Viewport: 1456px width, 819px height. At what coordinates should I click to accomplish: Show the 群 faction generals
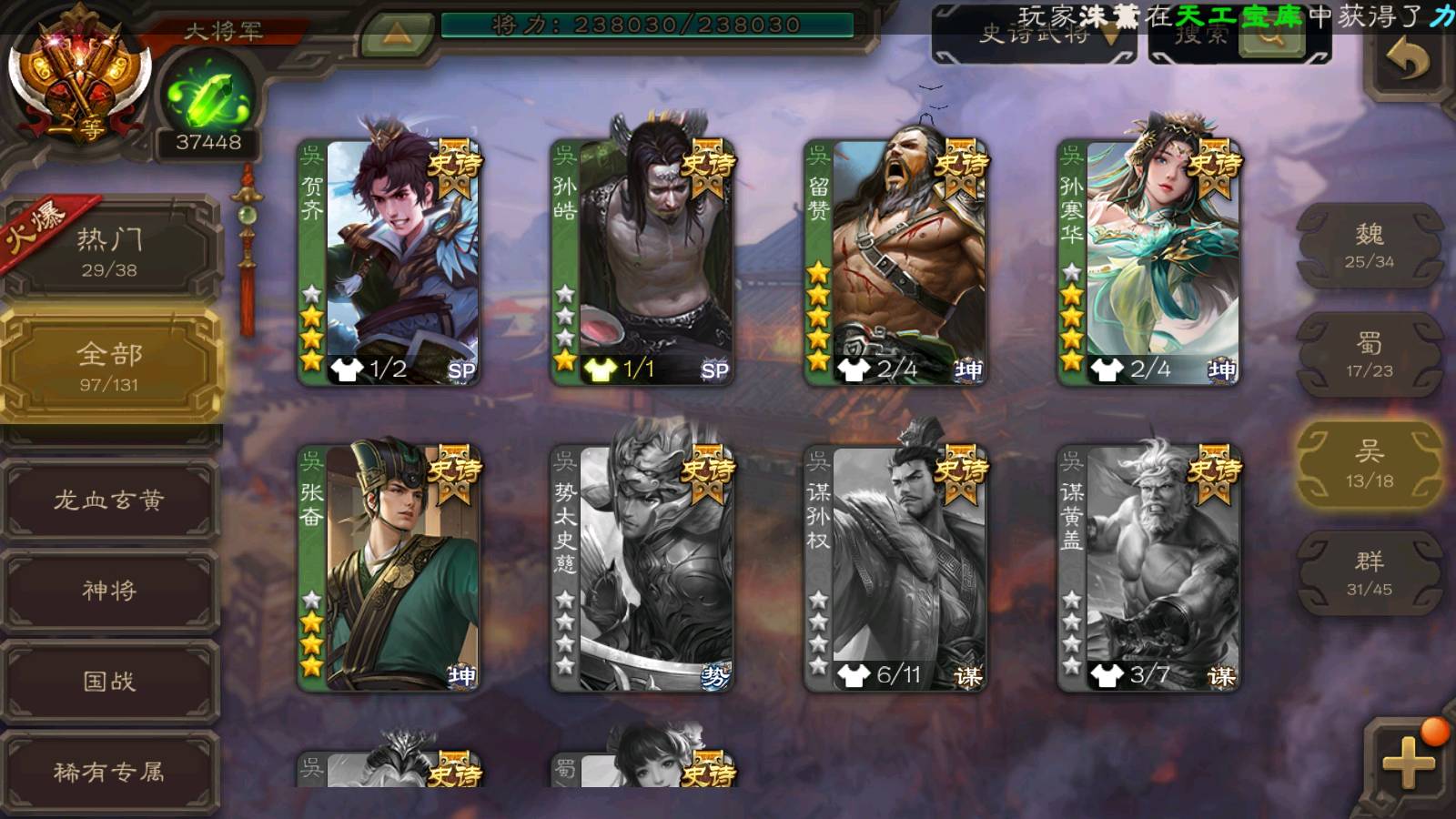pos(1369,573)
